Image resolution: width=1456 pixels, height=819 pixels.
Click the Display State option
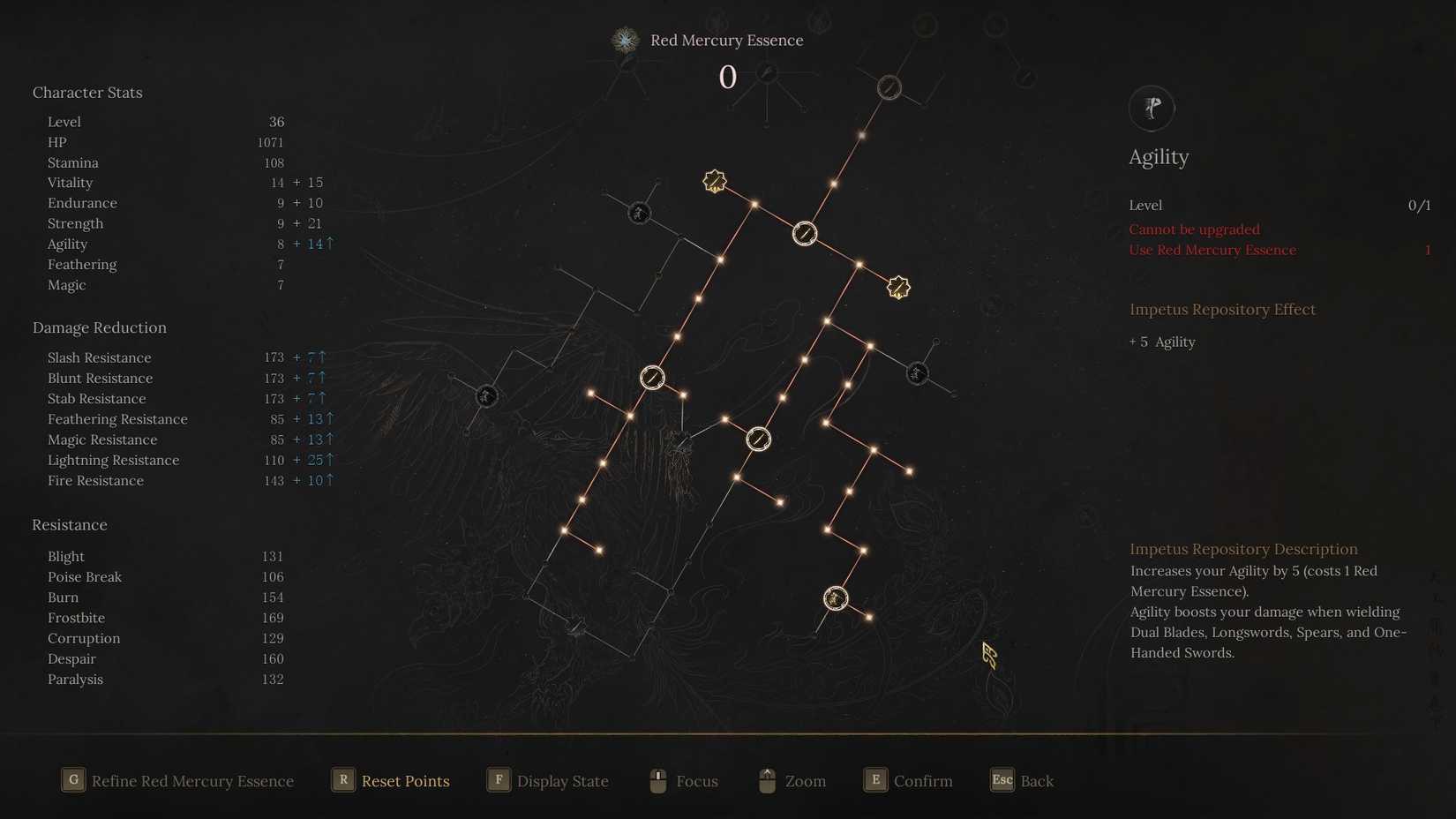point(549,780)
